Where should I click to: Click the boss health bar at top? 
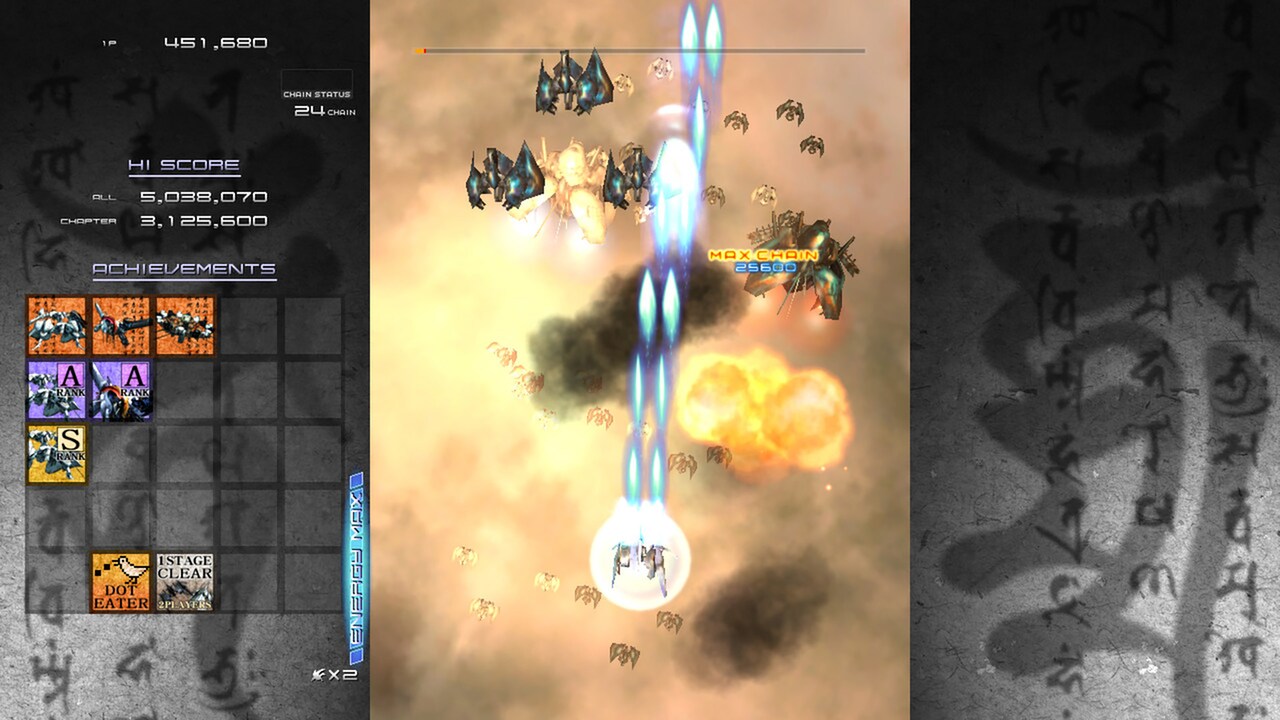click(640, 47)
